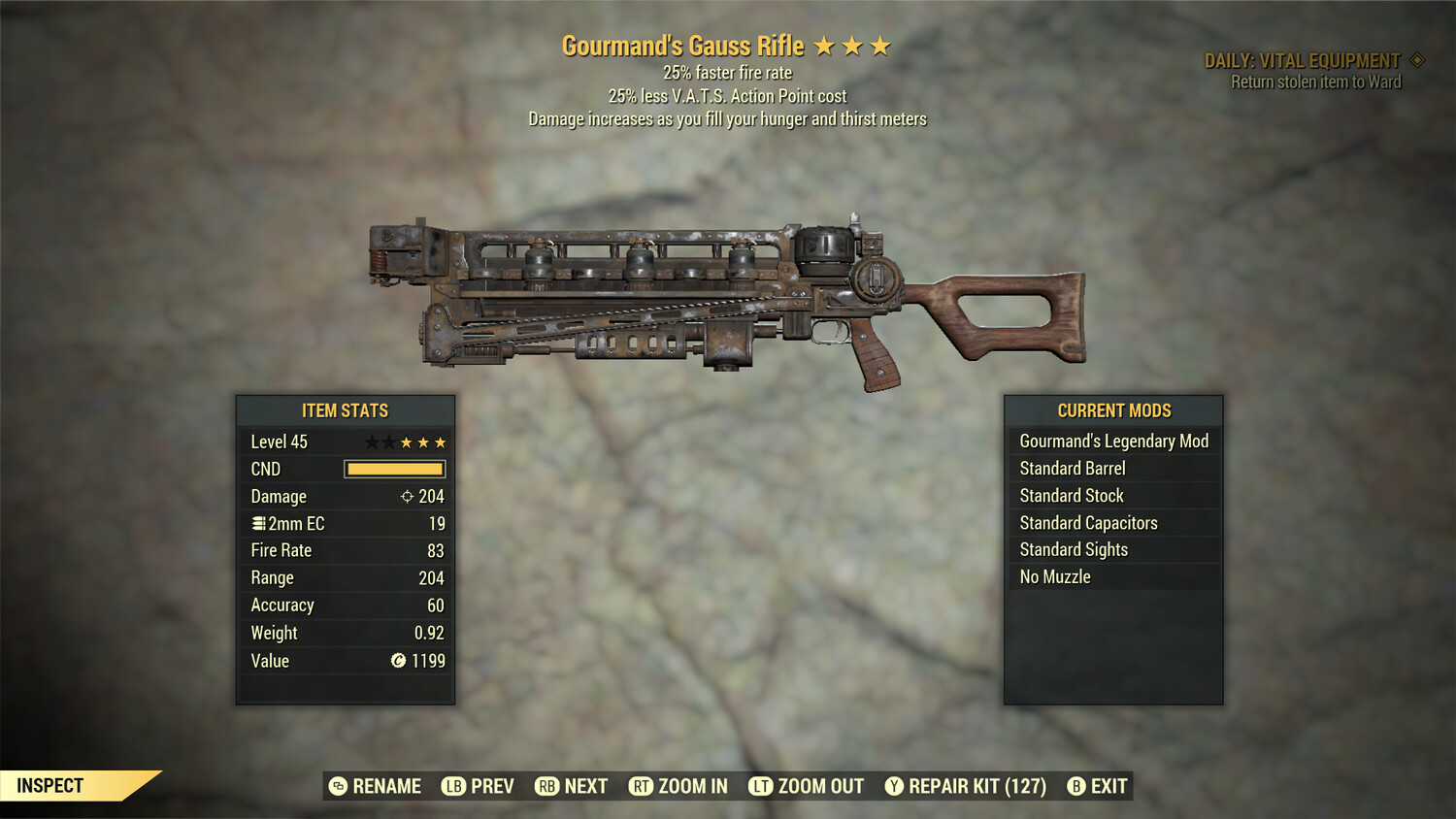Open the Standard Capacitors mod entry
Screen dimensions: 1456x819
tap(1113, 522)
